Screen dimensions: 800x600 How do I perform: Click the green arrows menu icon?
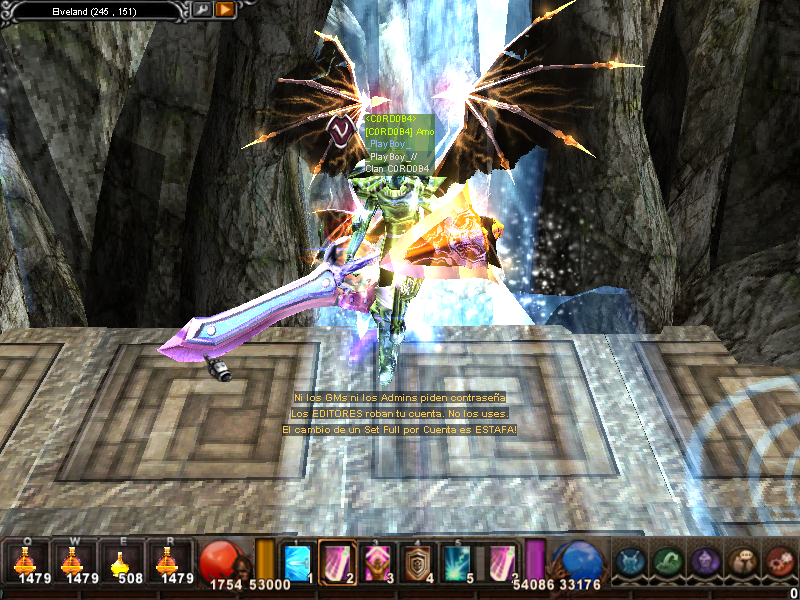click(x=668, y=561)
